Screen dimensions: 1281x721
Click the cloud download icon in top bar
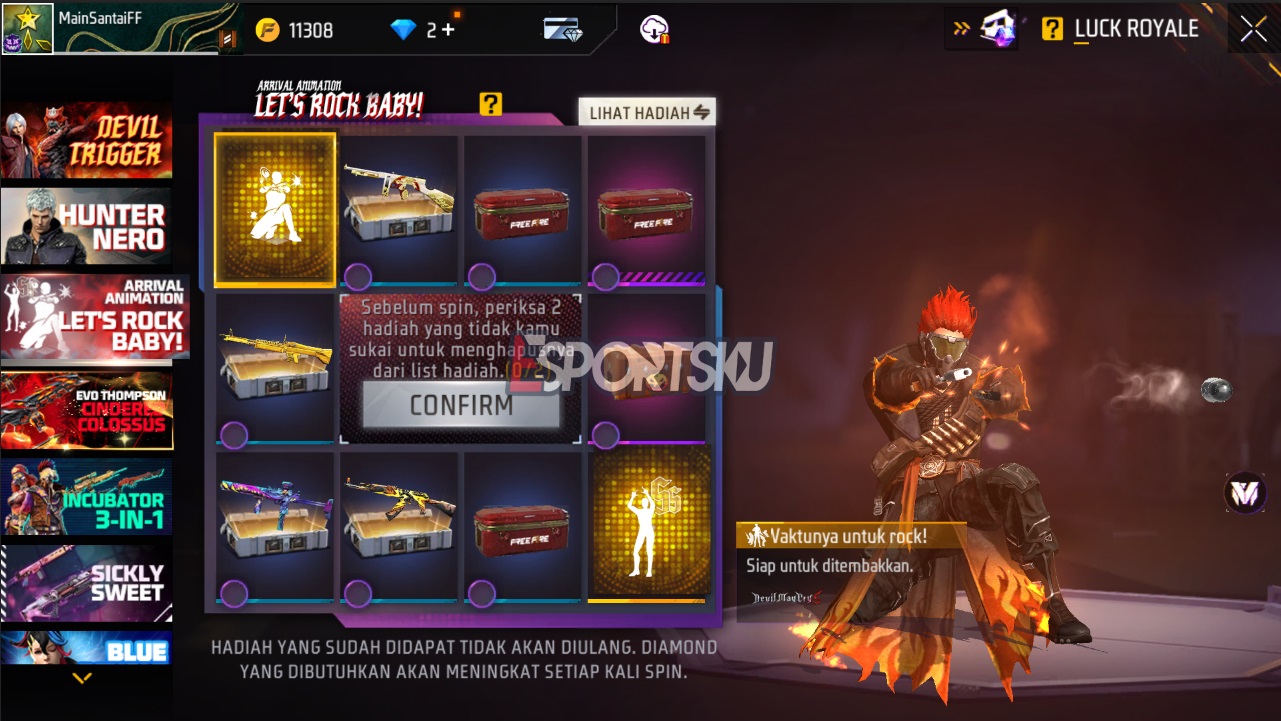[x=655, y=29]
